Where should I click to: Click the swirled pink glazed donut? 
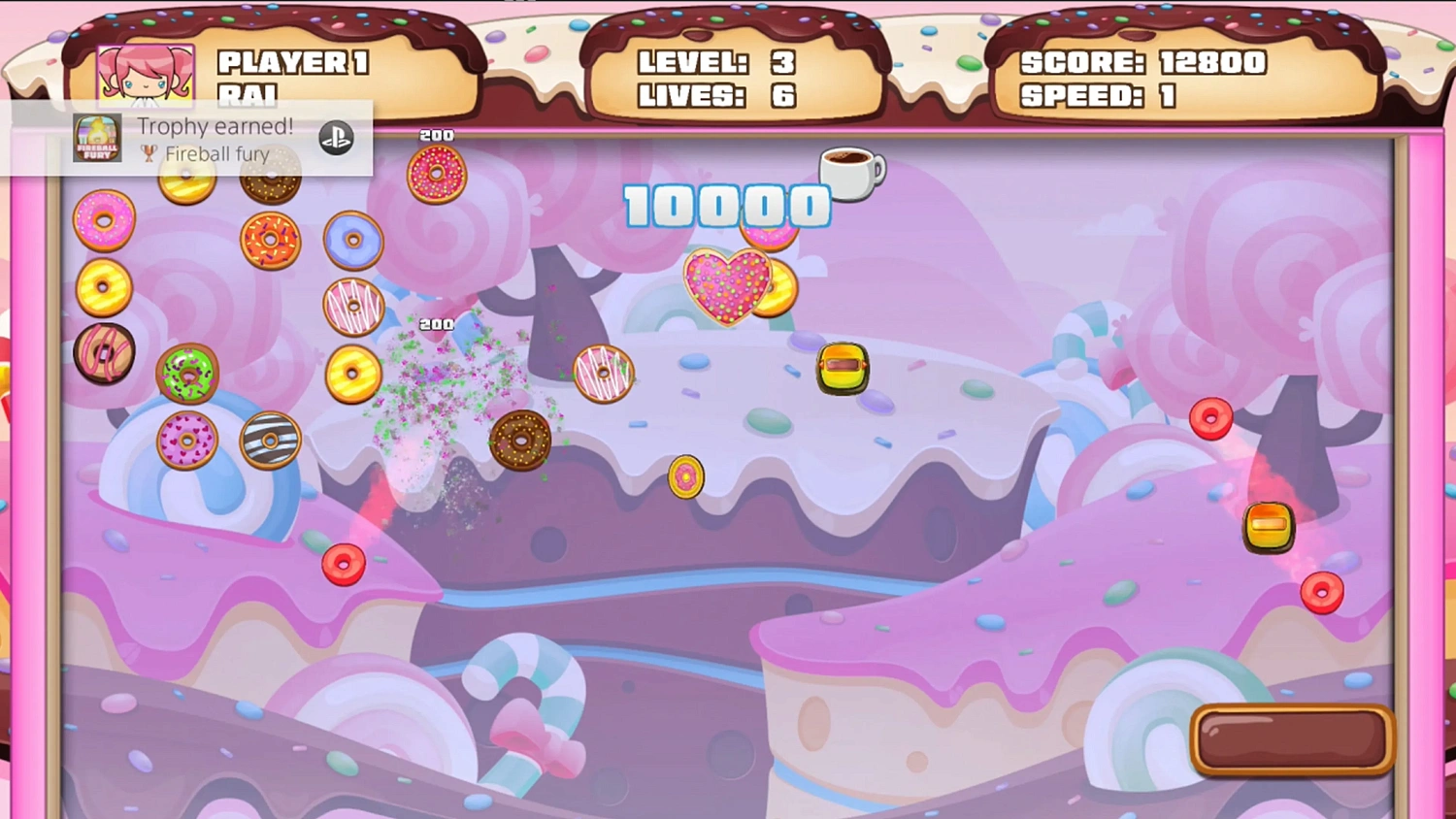[105, 354]
